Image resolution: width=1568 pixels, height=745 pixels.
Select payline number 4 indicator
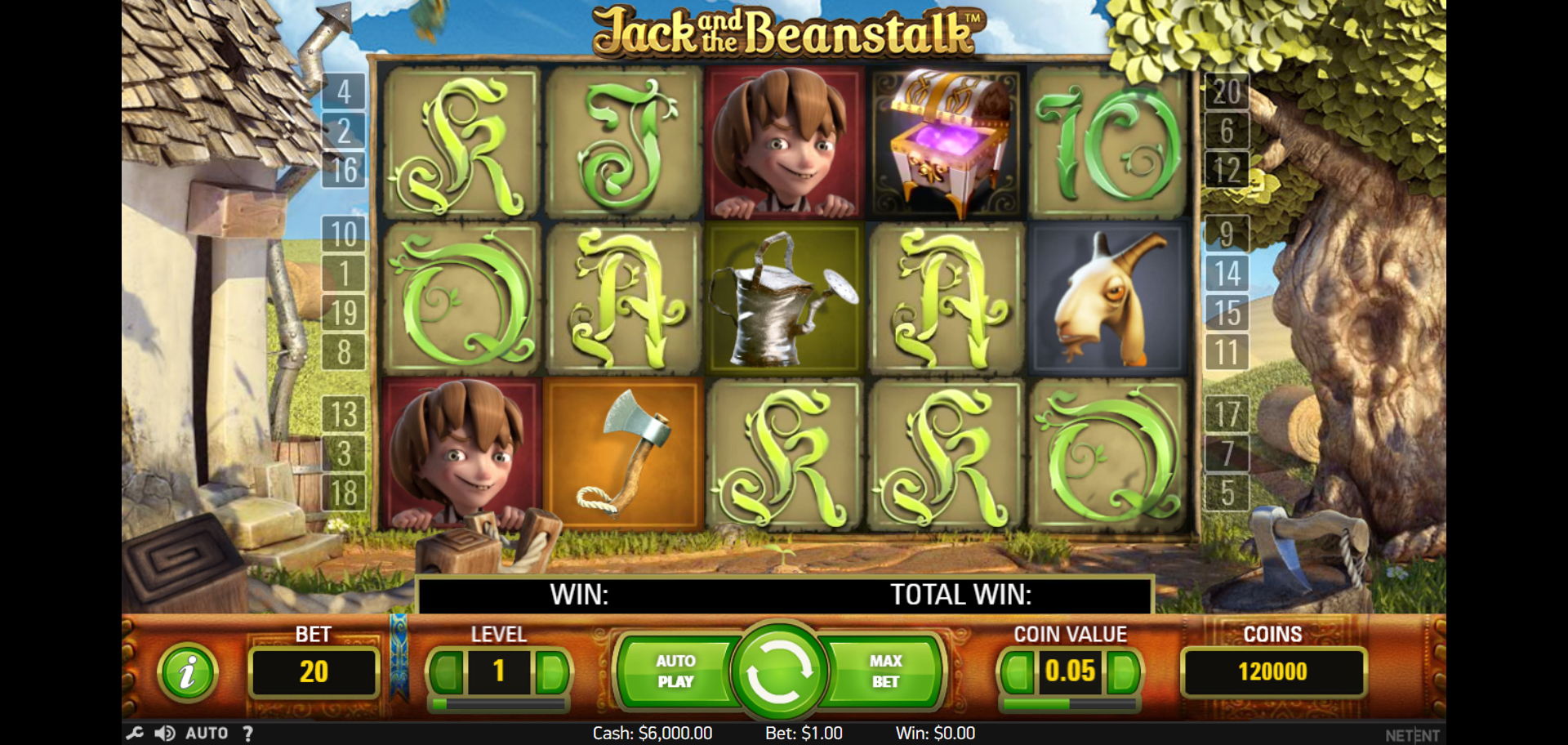[344, 91]
